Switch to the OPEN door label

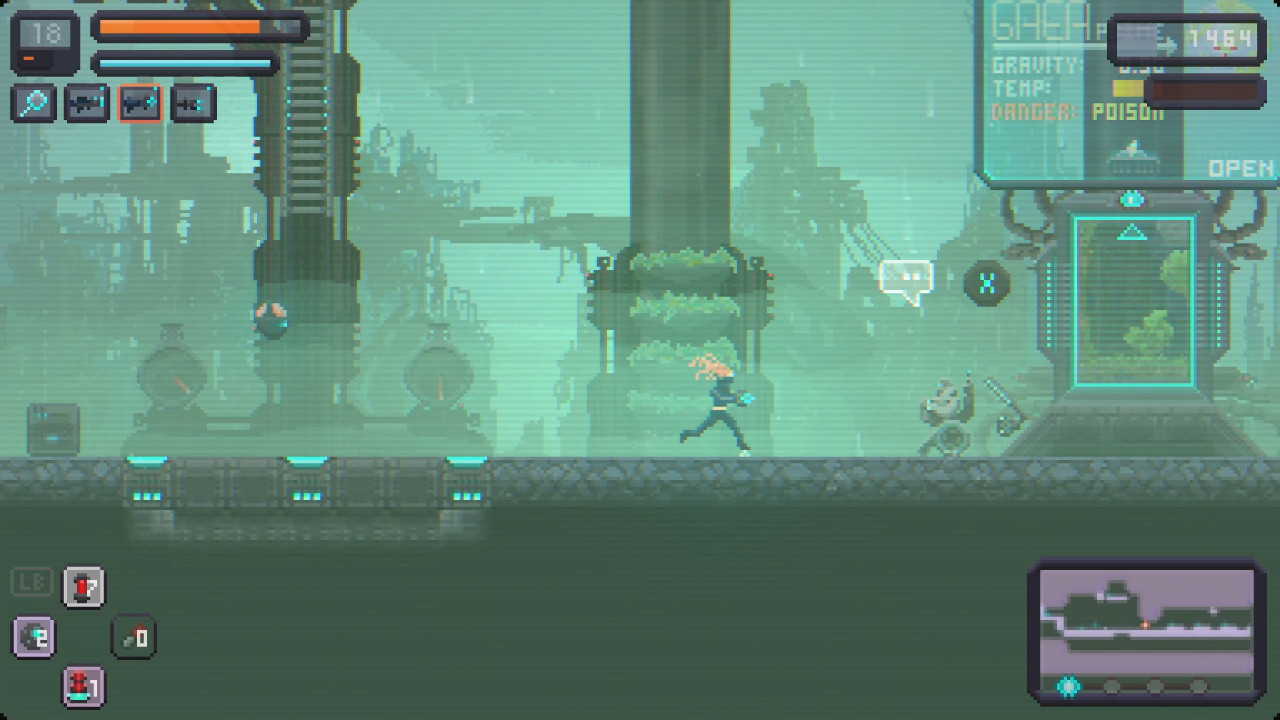pos(1240,168)
